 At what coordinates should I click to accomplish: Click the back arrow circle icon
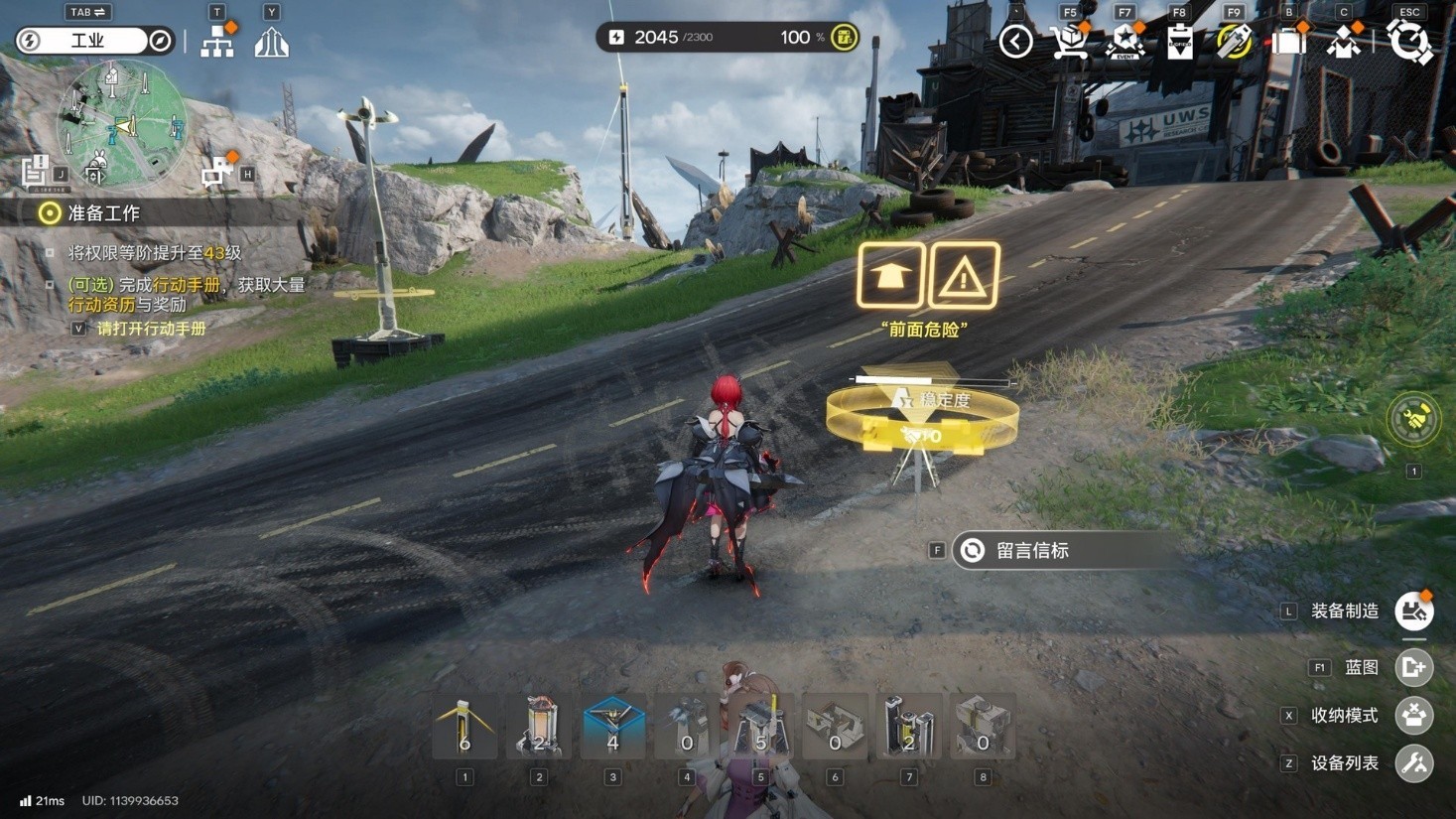tap(1015, 42)
